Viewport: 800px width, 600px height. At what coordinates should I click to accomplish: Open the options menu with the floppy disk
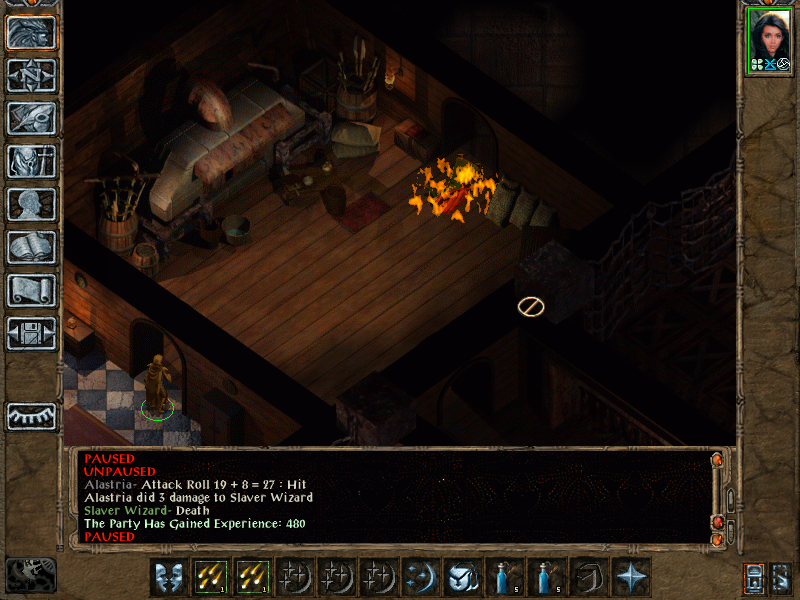click(x=32, y=333)
